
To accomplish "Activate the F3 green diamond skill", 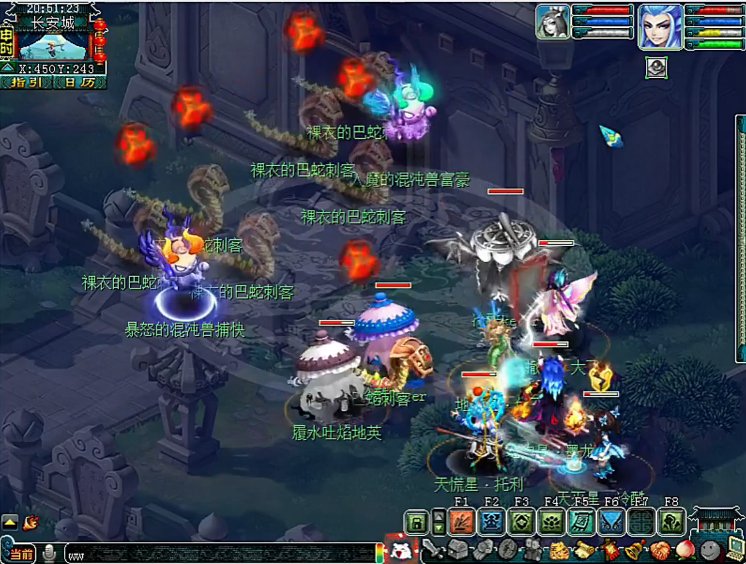I will [521, 521].
